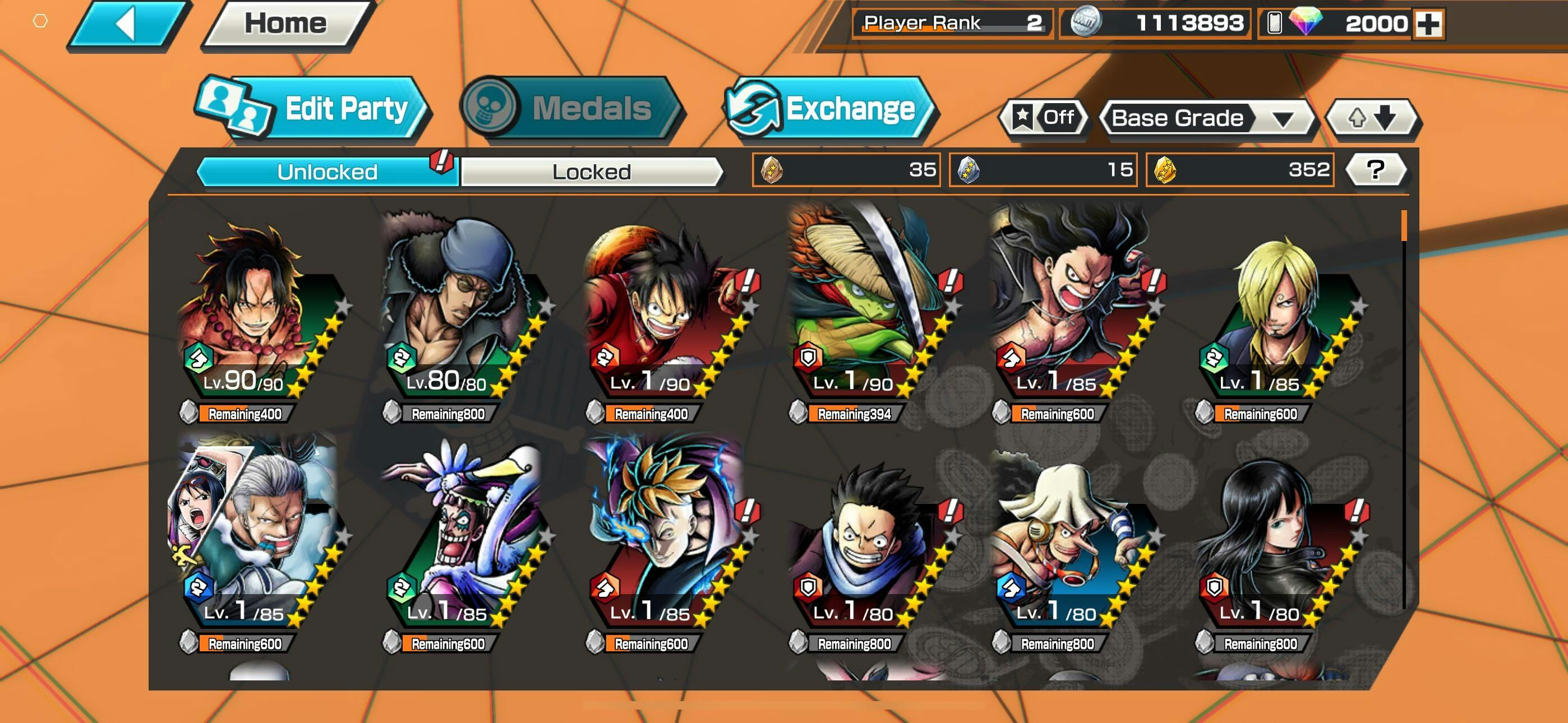Toggle the favorites star filter Off
The height and width of the screenshot is (723, 1568).
pos(1043,118)
